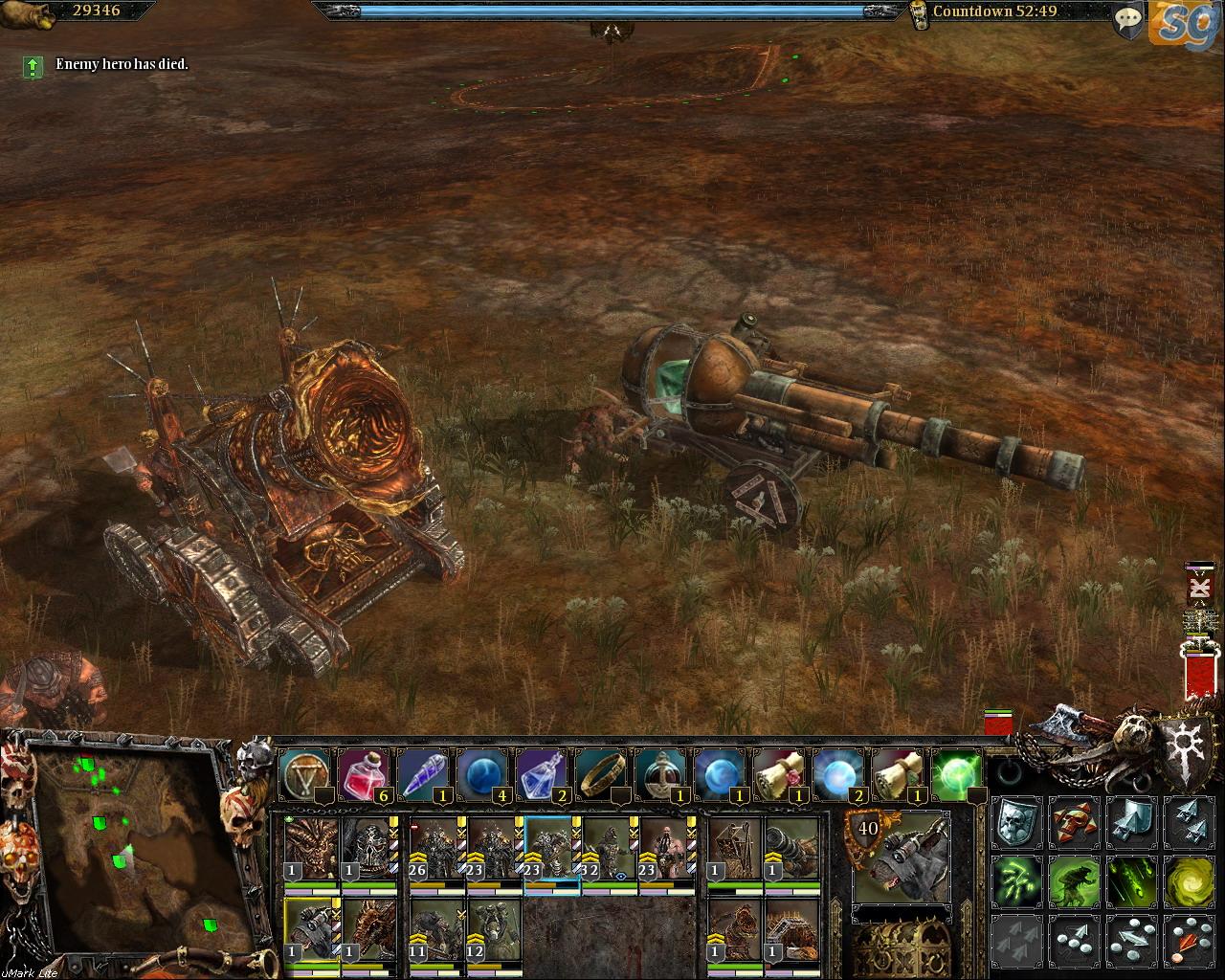Use the red health potion item
Viewport: 1225px width, 980px height.
[363, 773]
